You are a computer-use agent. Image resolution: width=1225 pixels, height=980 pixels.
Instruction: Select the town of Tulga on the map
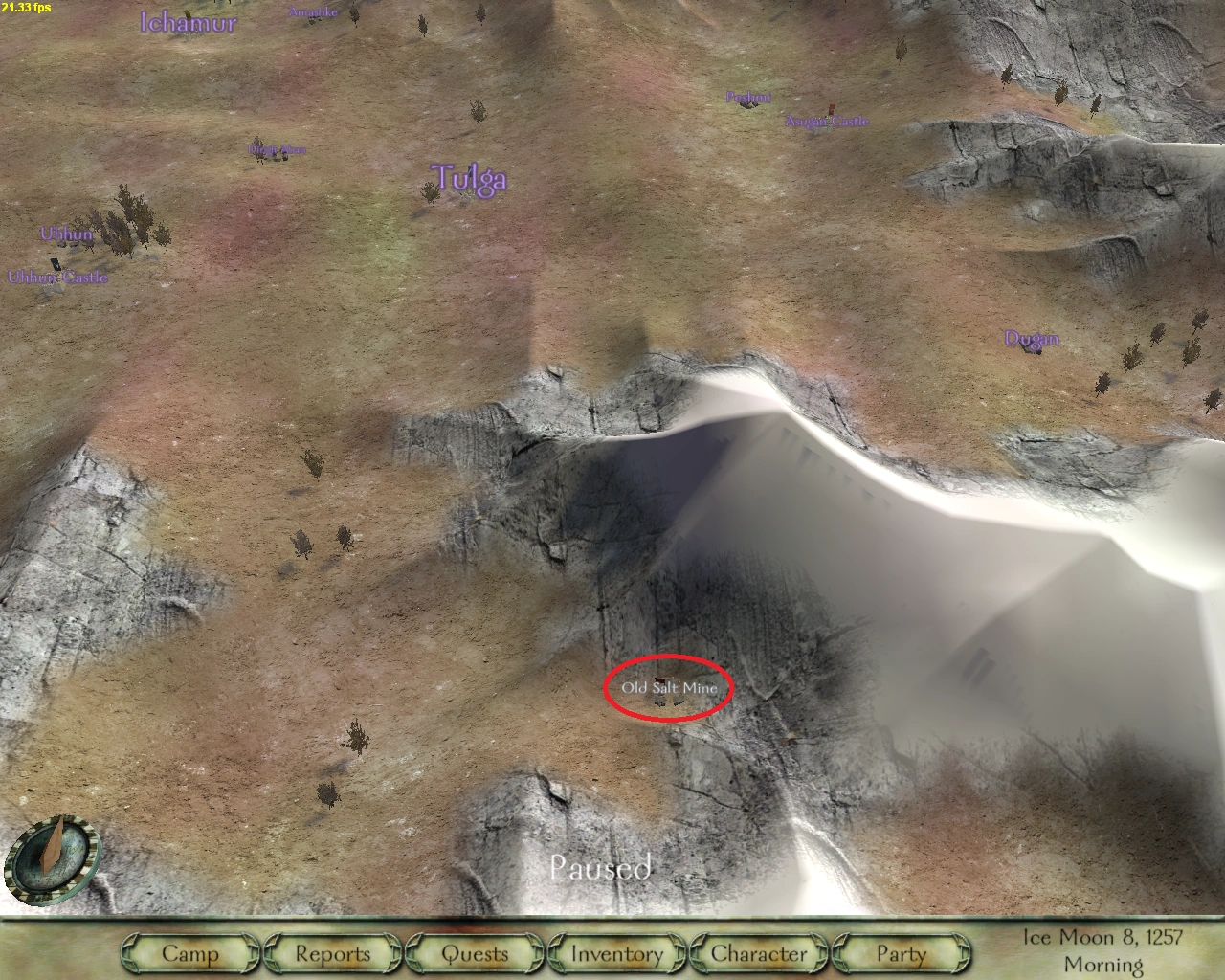point(470,179)
